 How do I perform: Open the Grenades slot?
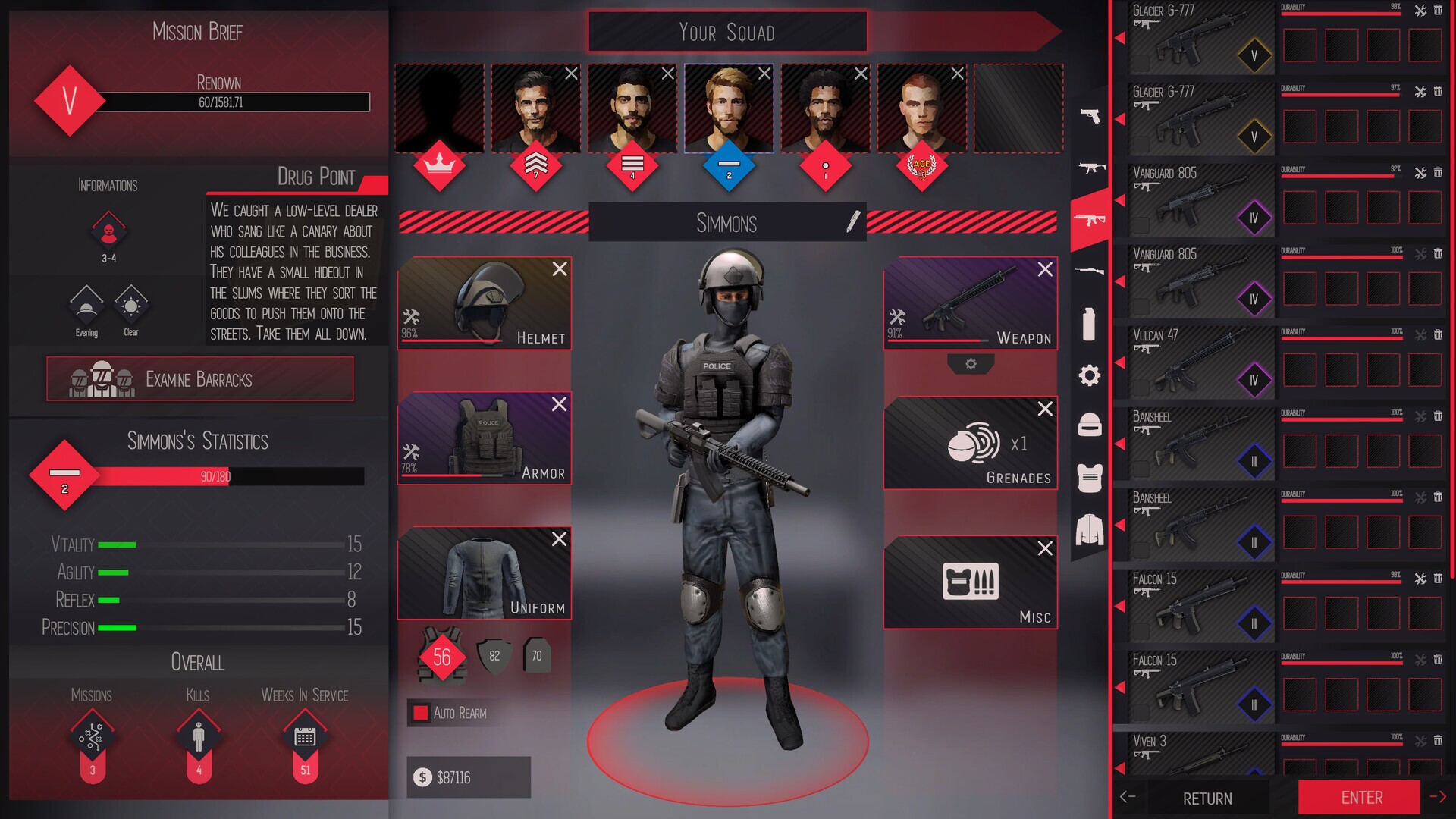[x=969, y=443]
